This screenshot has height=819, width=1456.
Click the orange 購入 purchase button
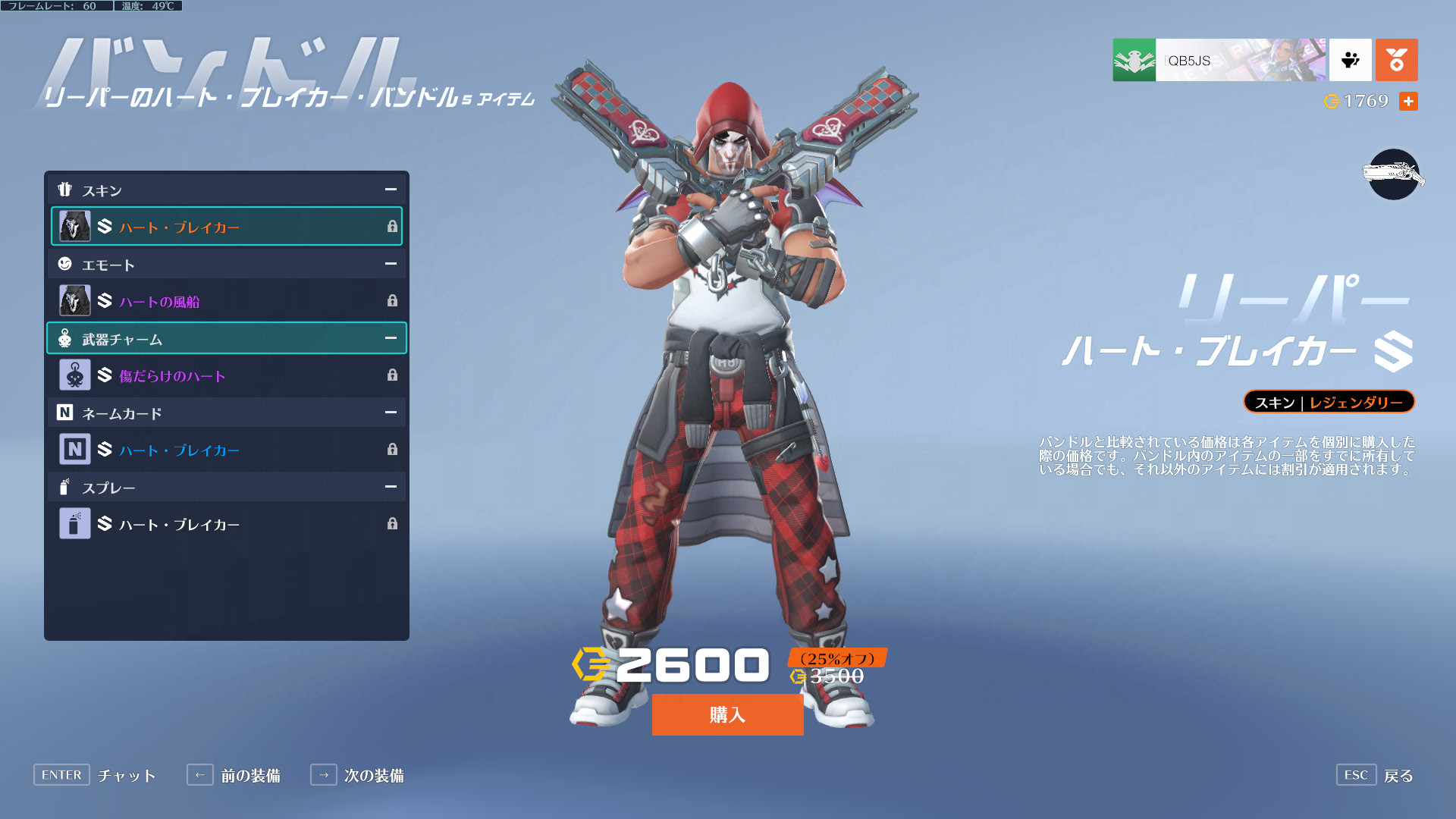[727, 714]
